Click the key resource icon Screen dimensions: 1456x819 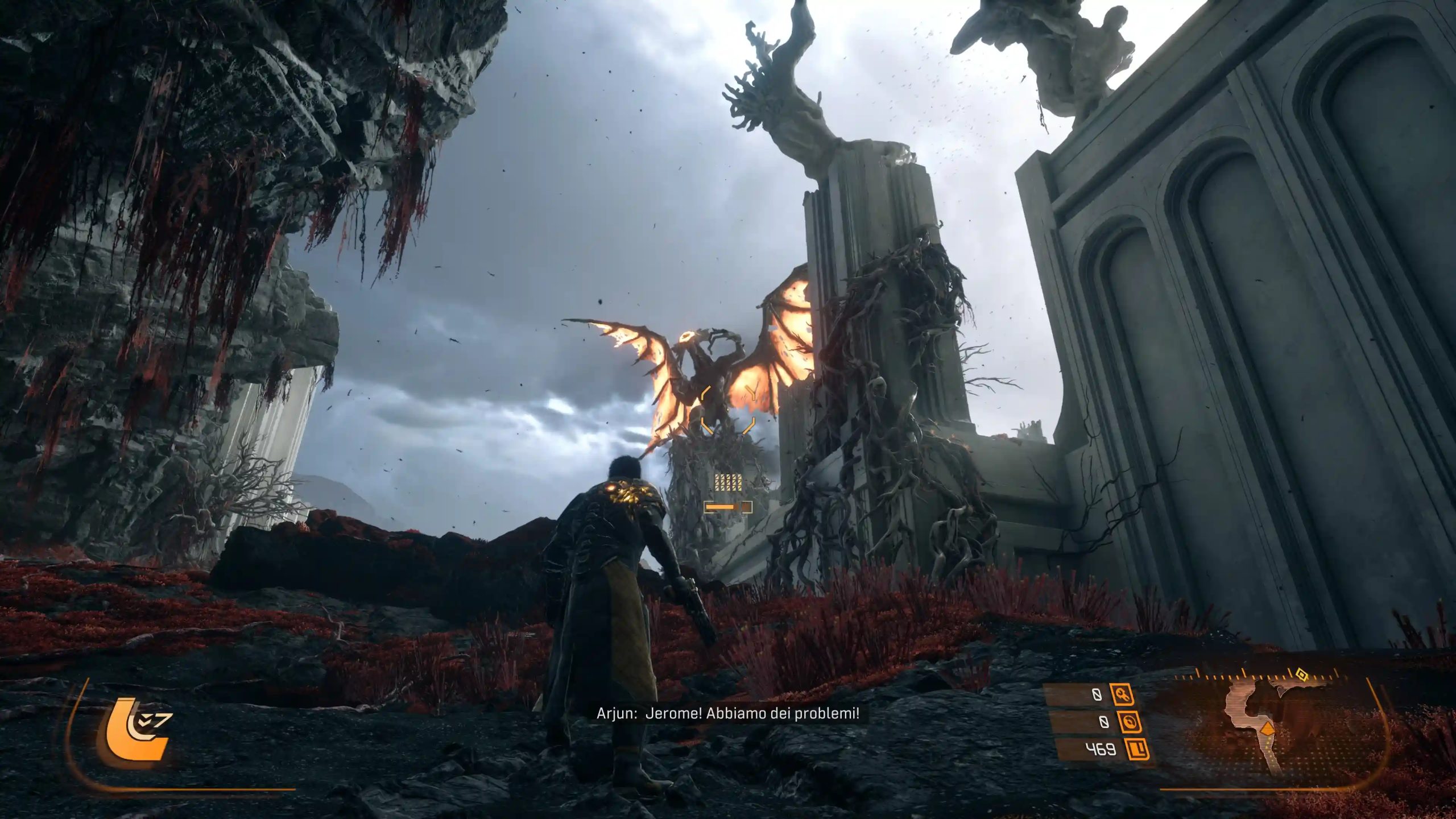1122,695
